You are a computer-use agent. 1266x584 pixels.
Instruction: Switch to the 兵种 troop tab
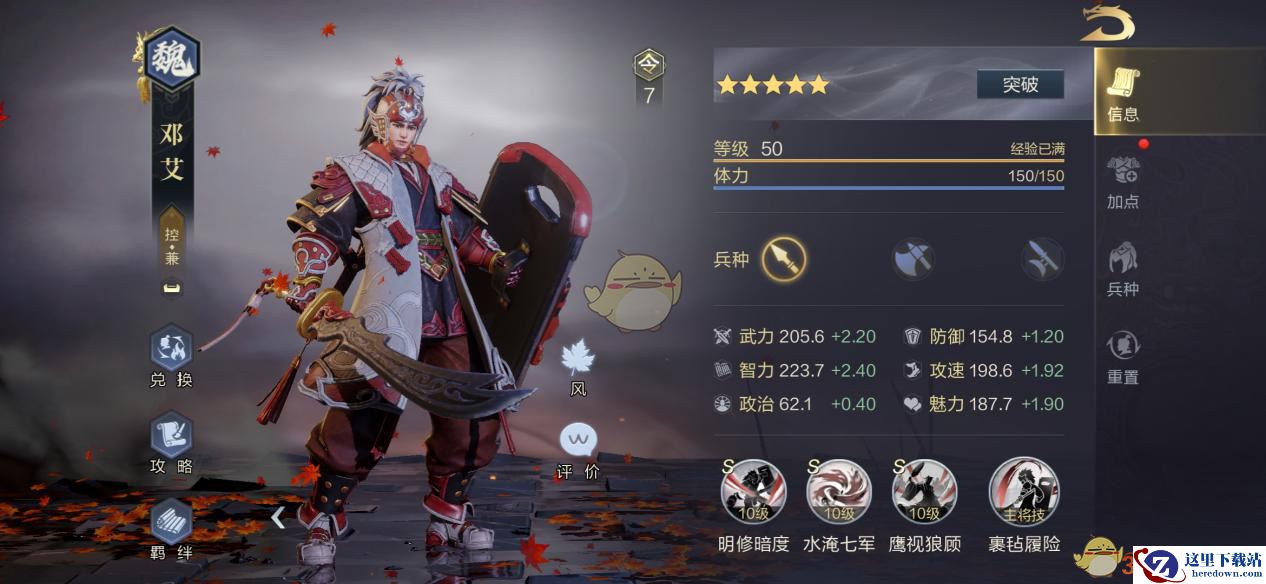[x=1123, y=270]
